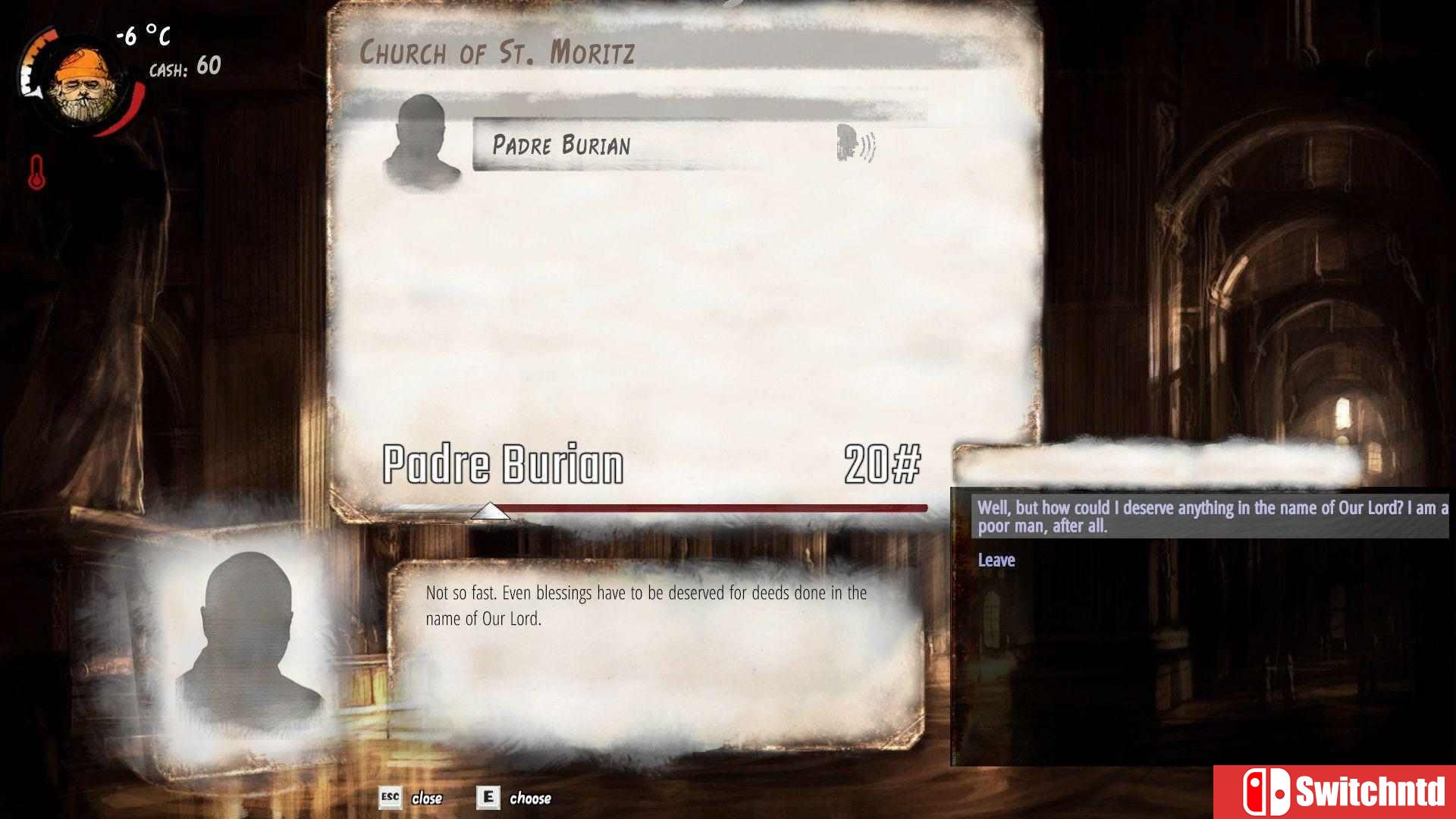Click the red thermometer status icon
This screenshot has height=819, width=1456.
click(x=36, y=172)
